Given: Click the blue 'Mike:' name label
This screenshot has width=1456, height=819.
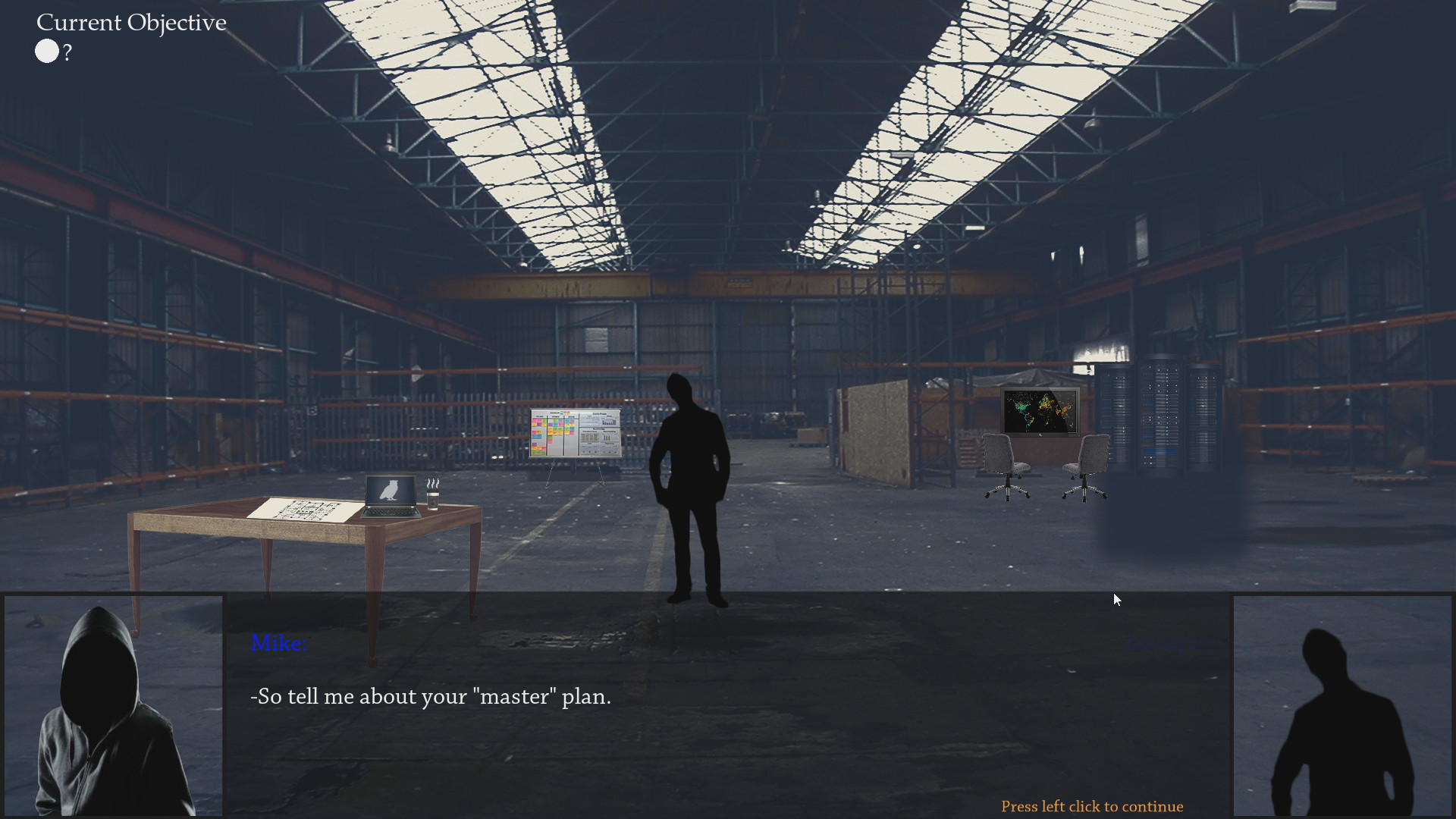Looking at the screenshot, I should (278, 642).
